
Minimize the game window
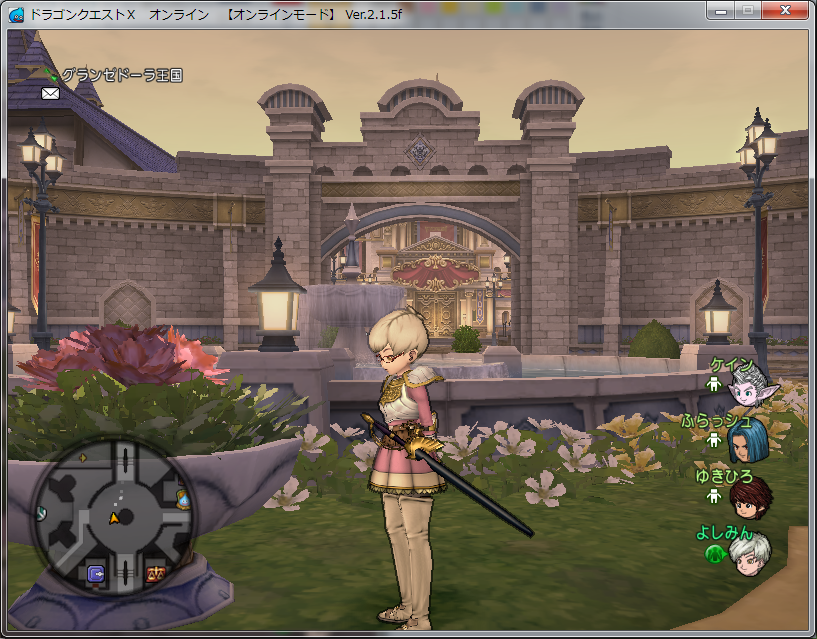click(720, 10)
